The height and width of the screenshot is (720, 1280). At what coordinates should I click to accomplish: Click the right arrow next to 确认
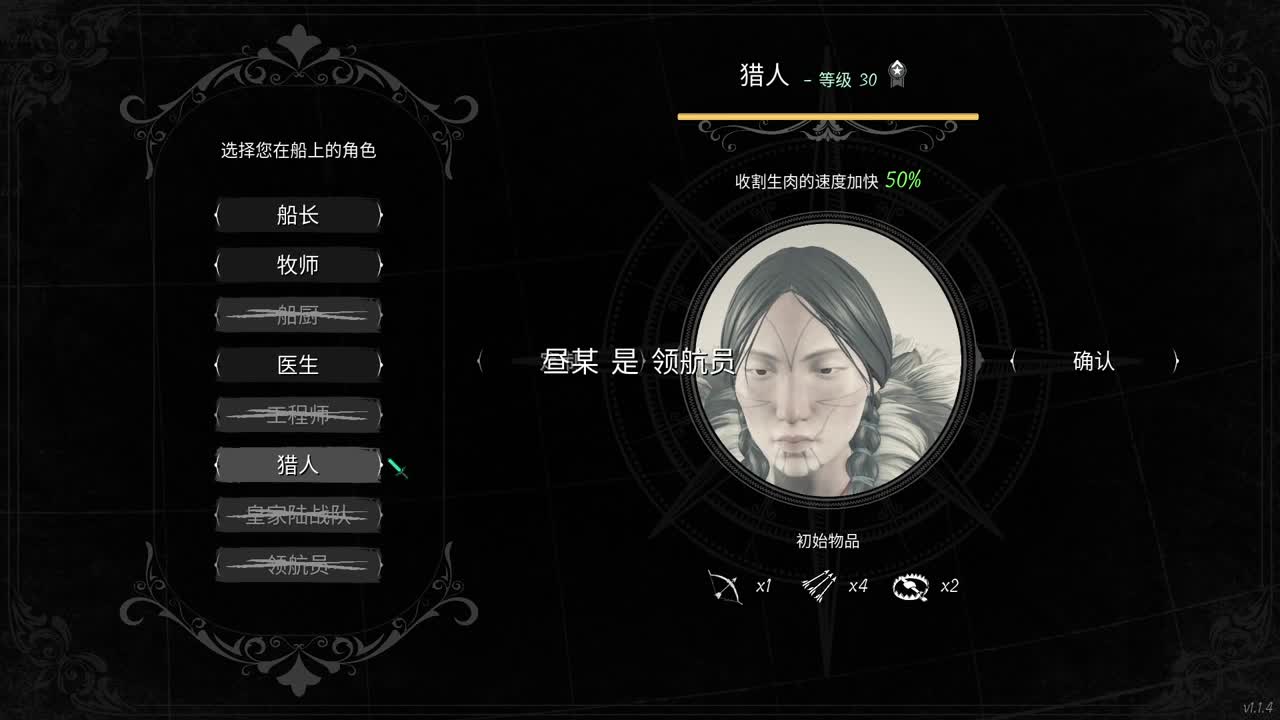point(1174,362)
